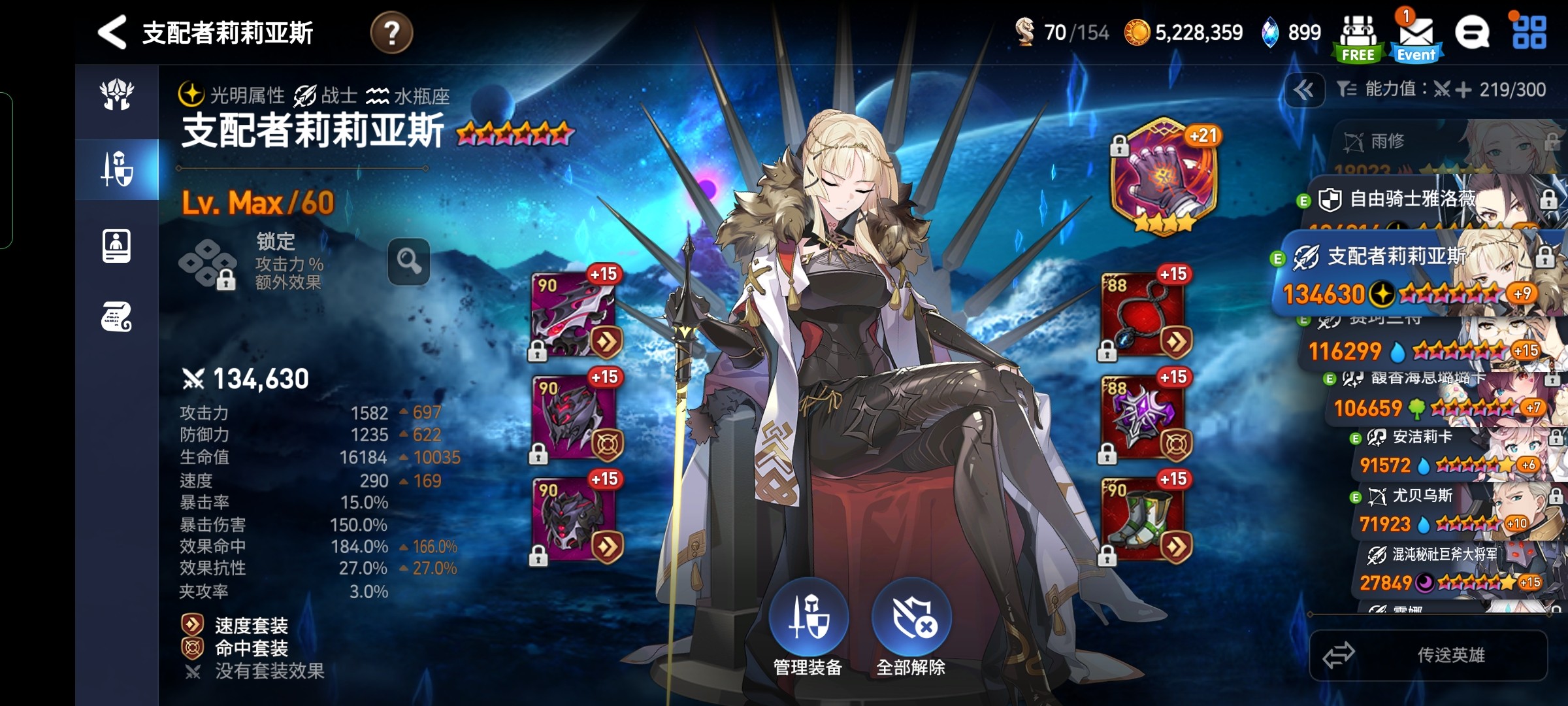
Task: Claim the FREE summon icon
Action: (1358, 38)
